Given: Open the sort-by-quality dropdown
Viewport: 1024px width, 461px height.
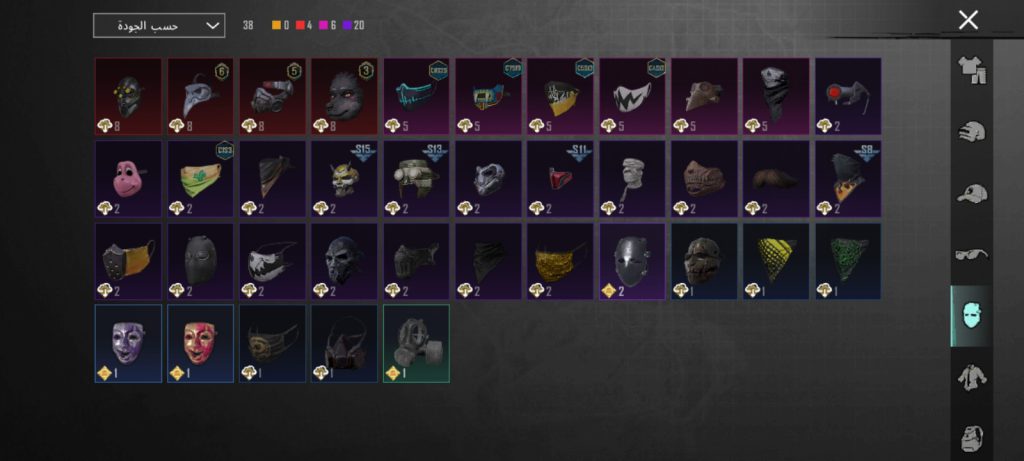Looking at the screenshot, I should tap(159, 25).
